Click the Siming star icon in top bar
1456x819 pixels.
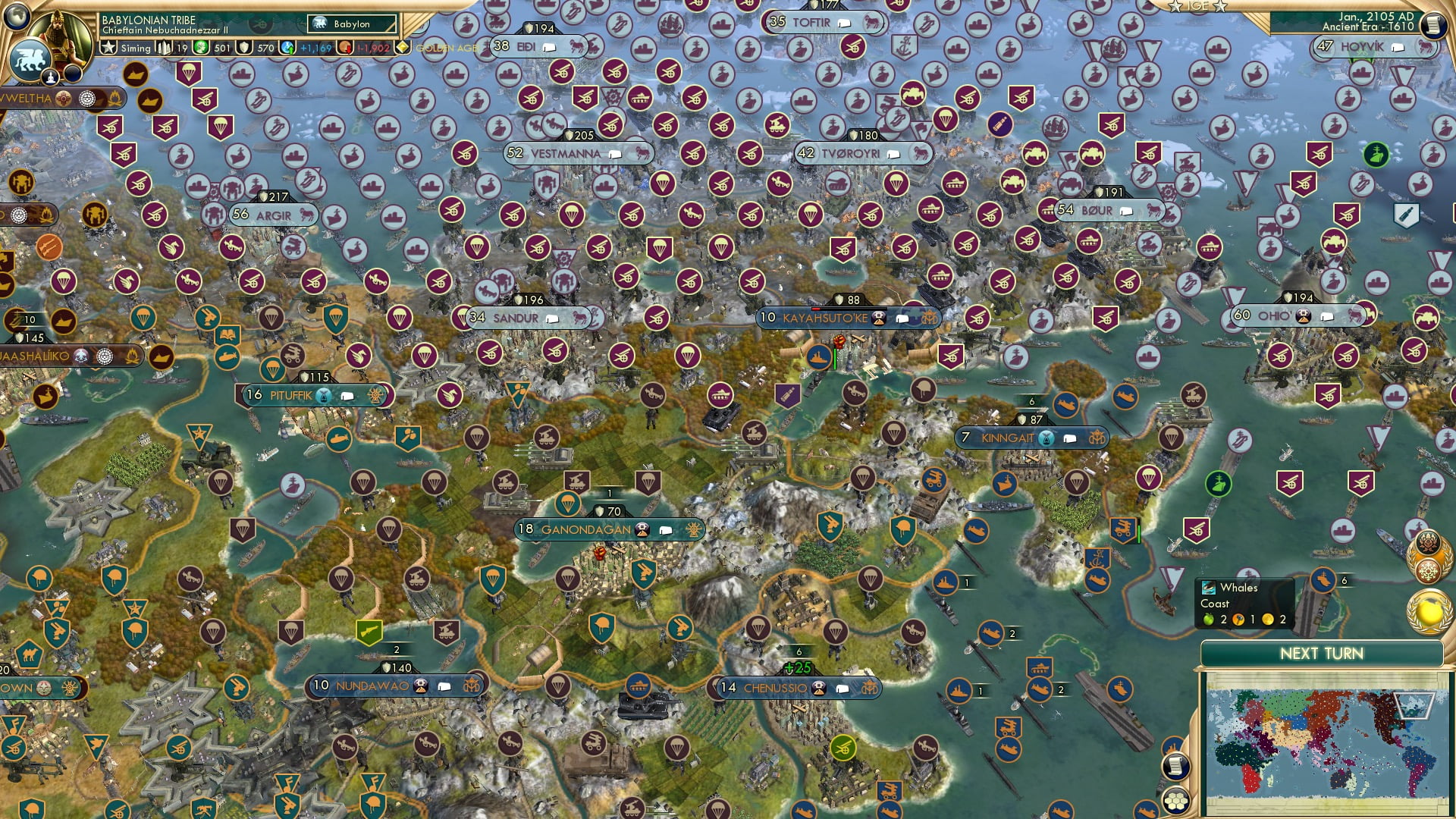(x=111, y=47)
